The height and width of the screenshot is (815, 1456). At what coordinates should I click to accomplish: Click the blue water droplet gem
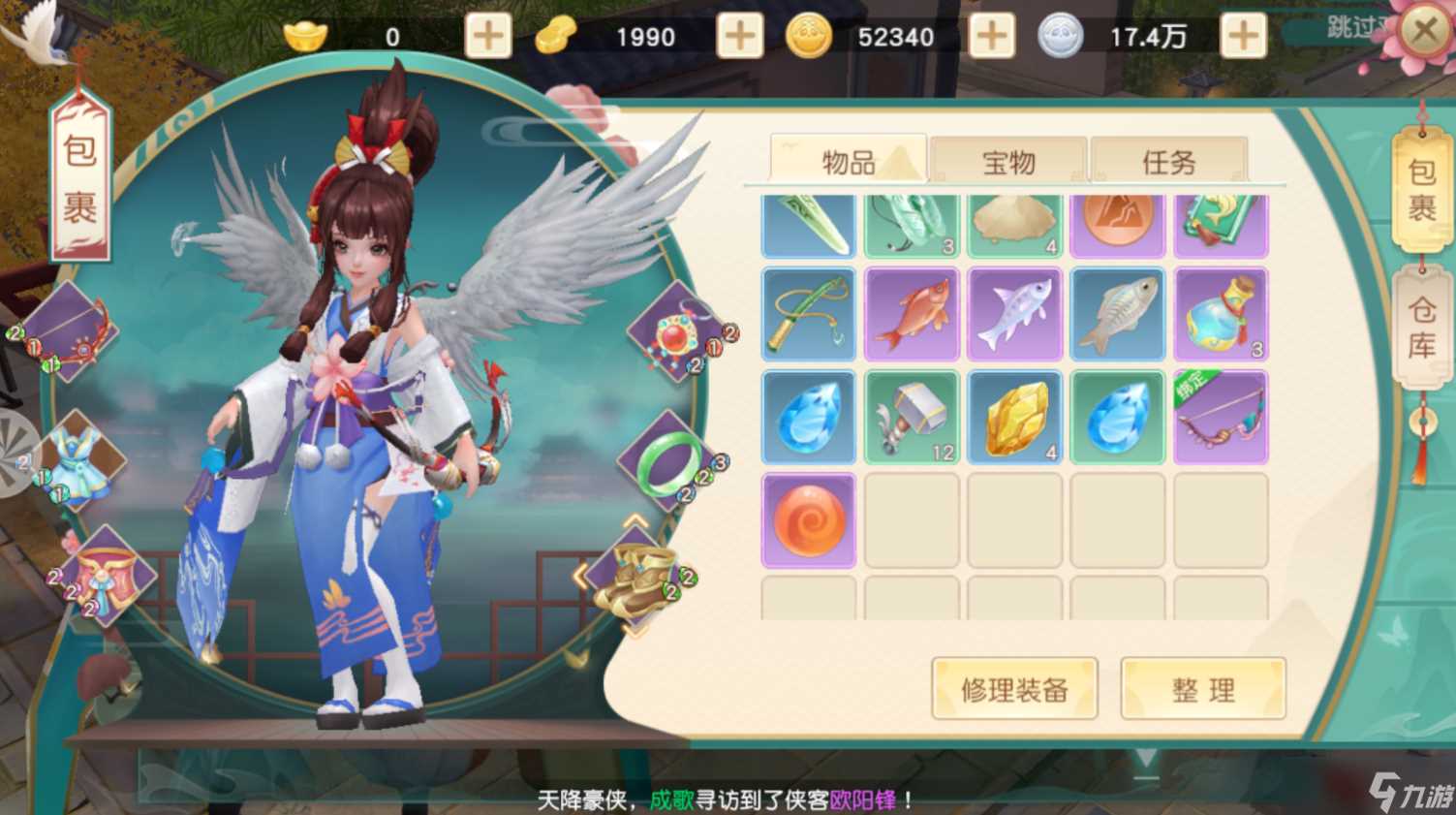pos(809,417)
